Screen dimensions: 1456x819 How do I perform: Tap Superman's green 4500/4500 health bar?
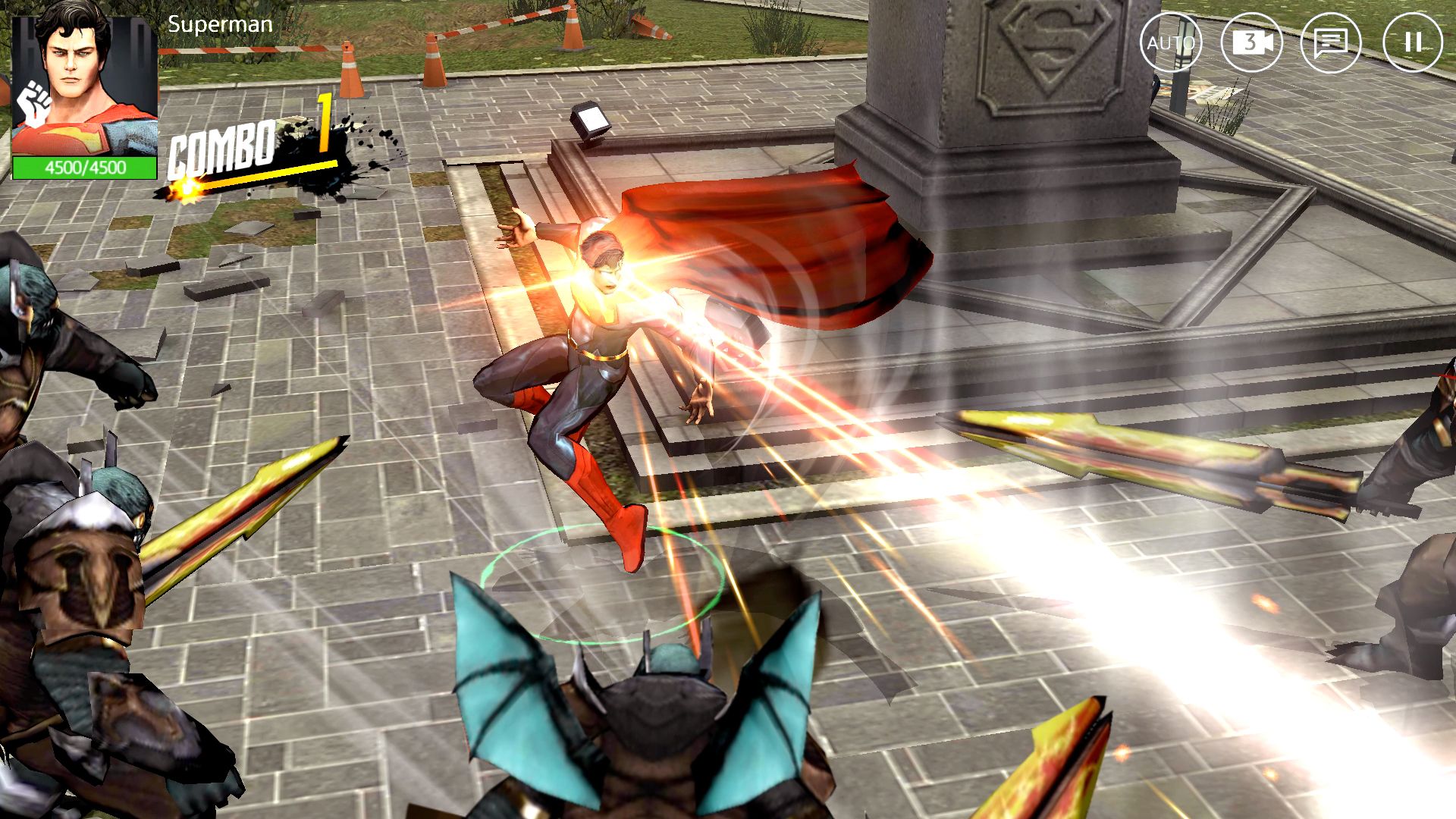[83, 168]
